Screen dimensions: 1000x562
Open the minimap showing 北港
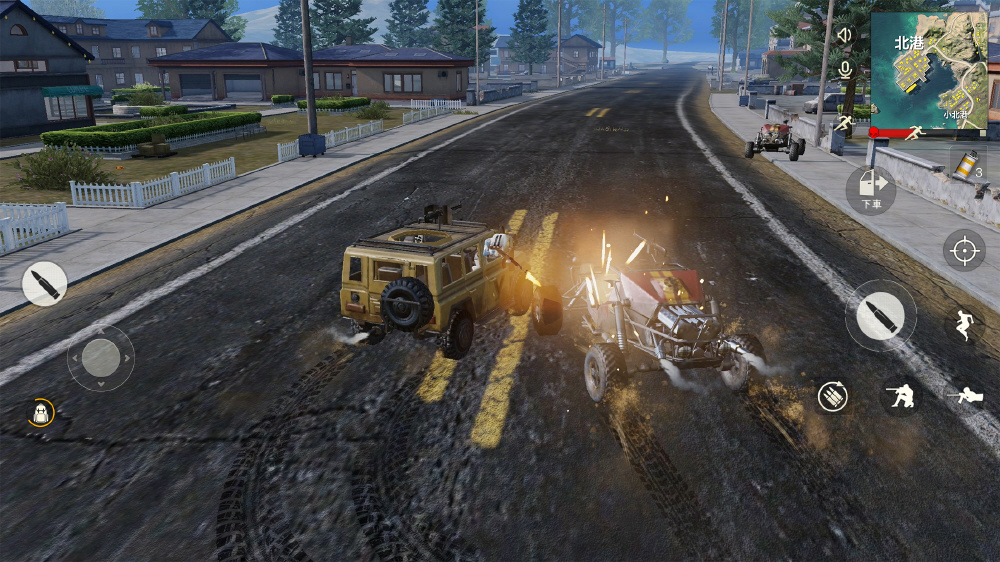tap(929, 70)
